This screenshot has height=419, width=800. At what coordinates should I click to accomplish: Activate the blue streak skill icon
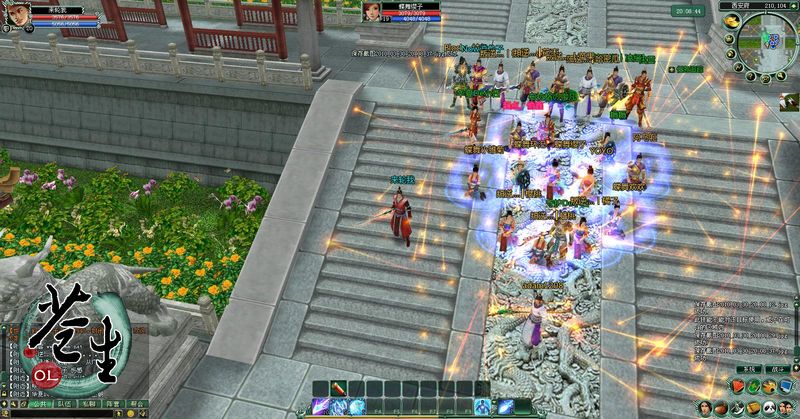coord(506,407)
